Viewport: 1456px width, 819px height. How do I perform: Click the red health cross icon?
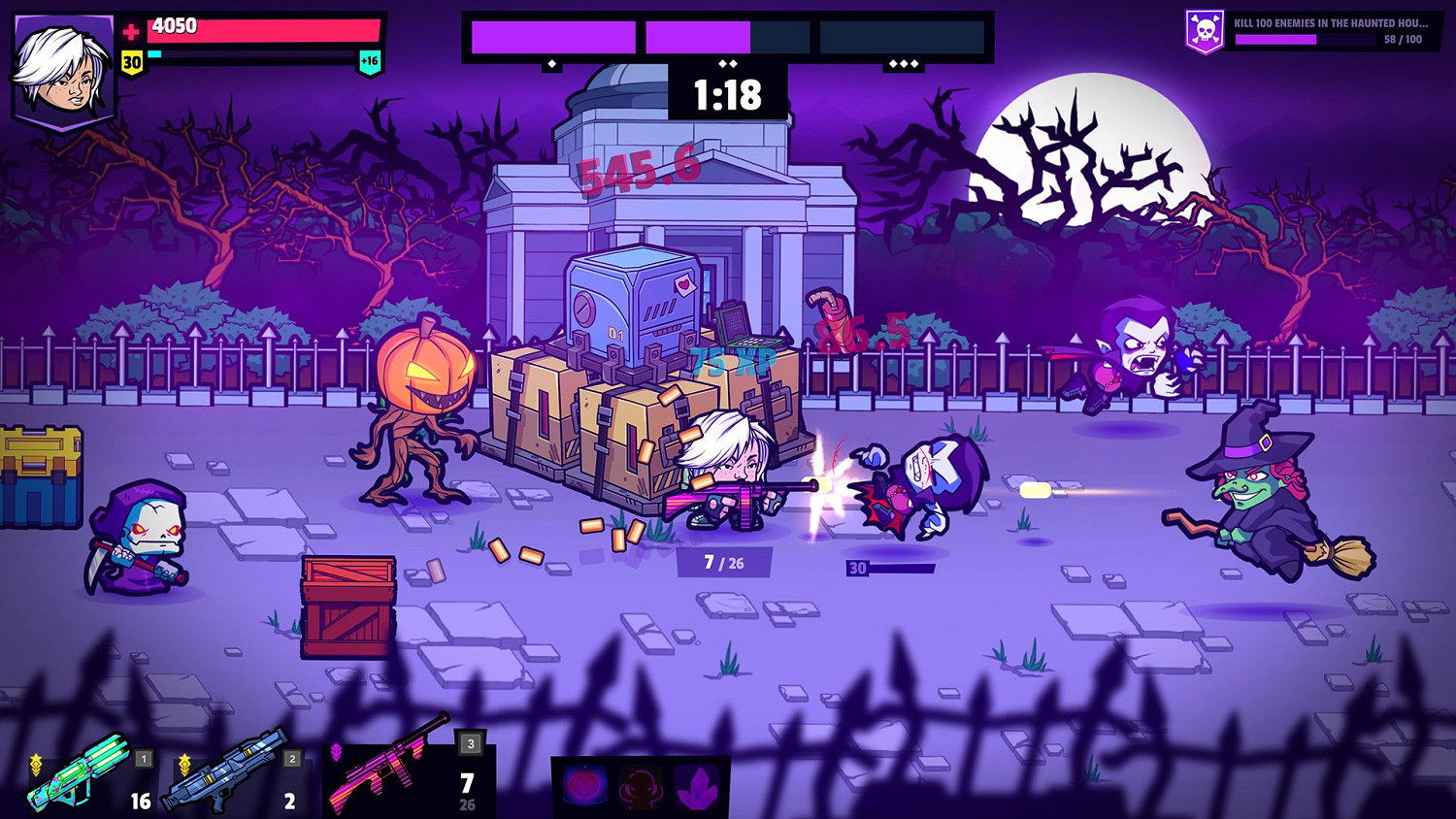point(129,29)
